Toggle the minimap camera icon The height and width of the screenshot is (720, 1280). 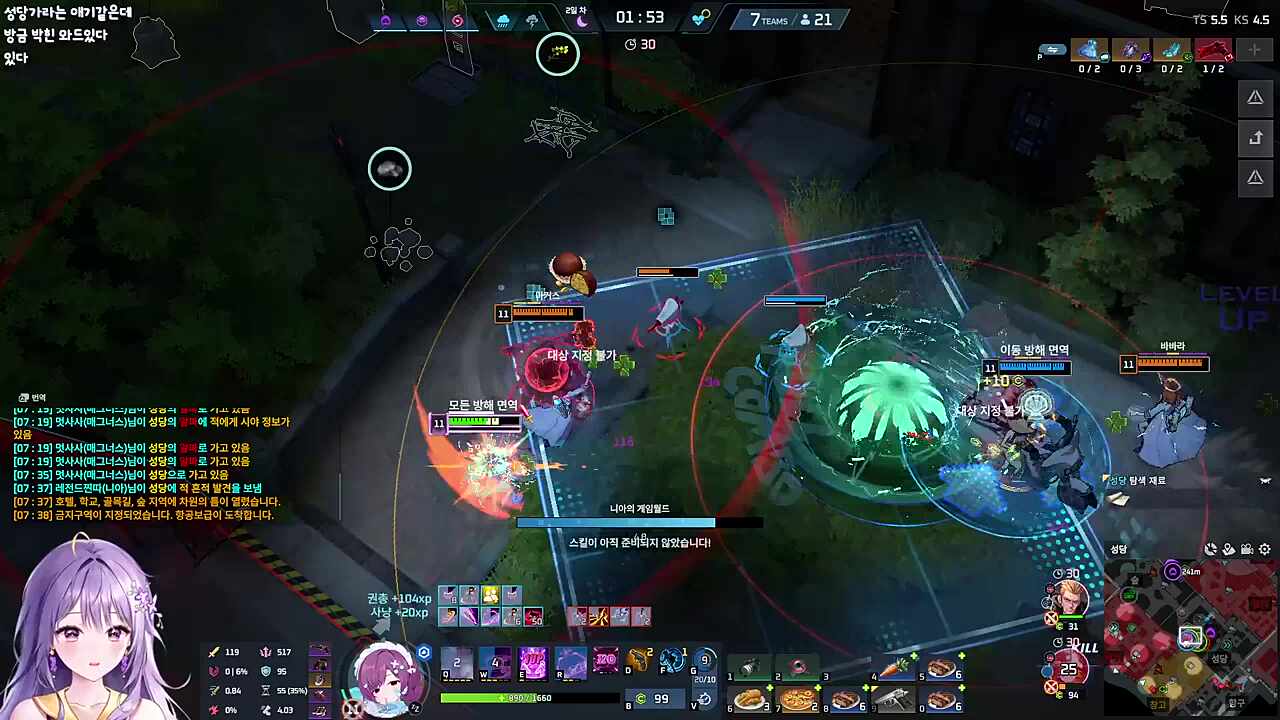pyautogui.click(x=1247, y=549)
